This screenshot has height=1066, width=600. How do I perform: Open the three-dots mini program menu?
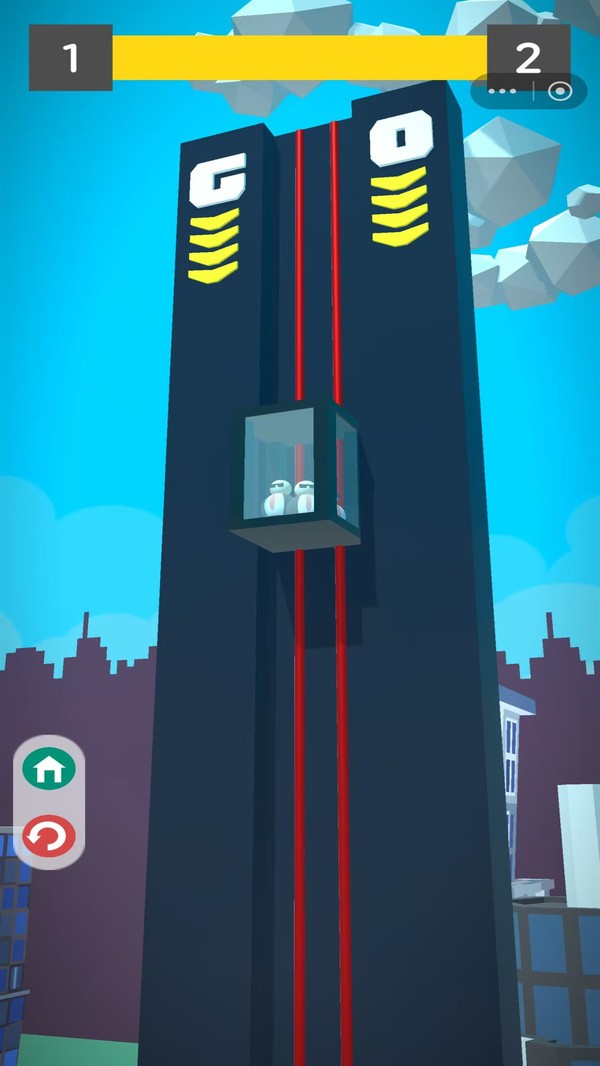coord(502,92)
